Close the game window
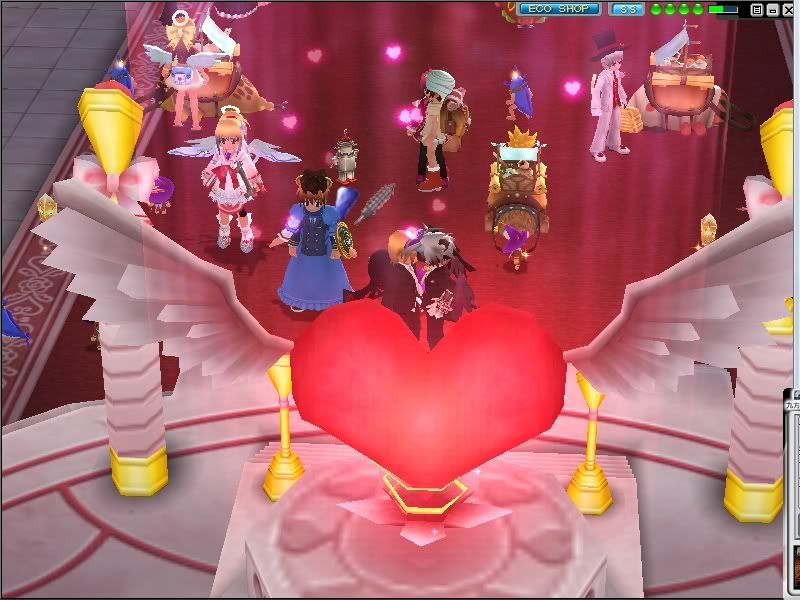 point(789,10)
